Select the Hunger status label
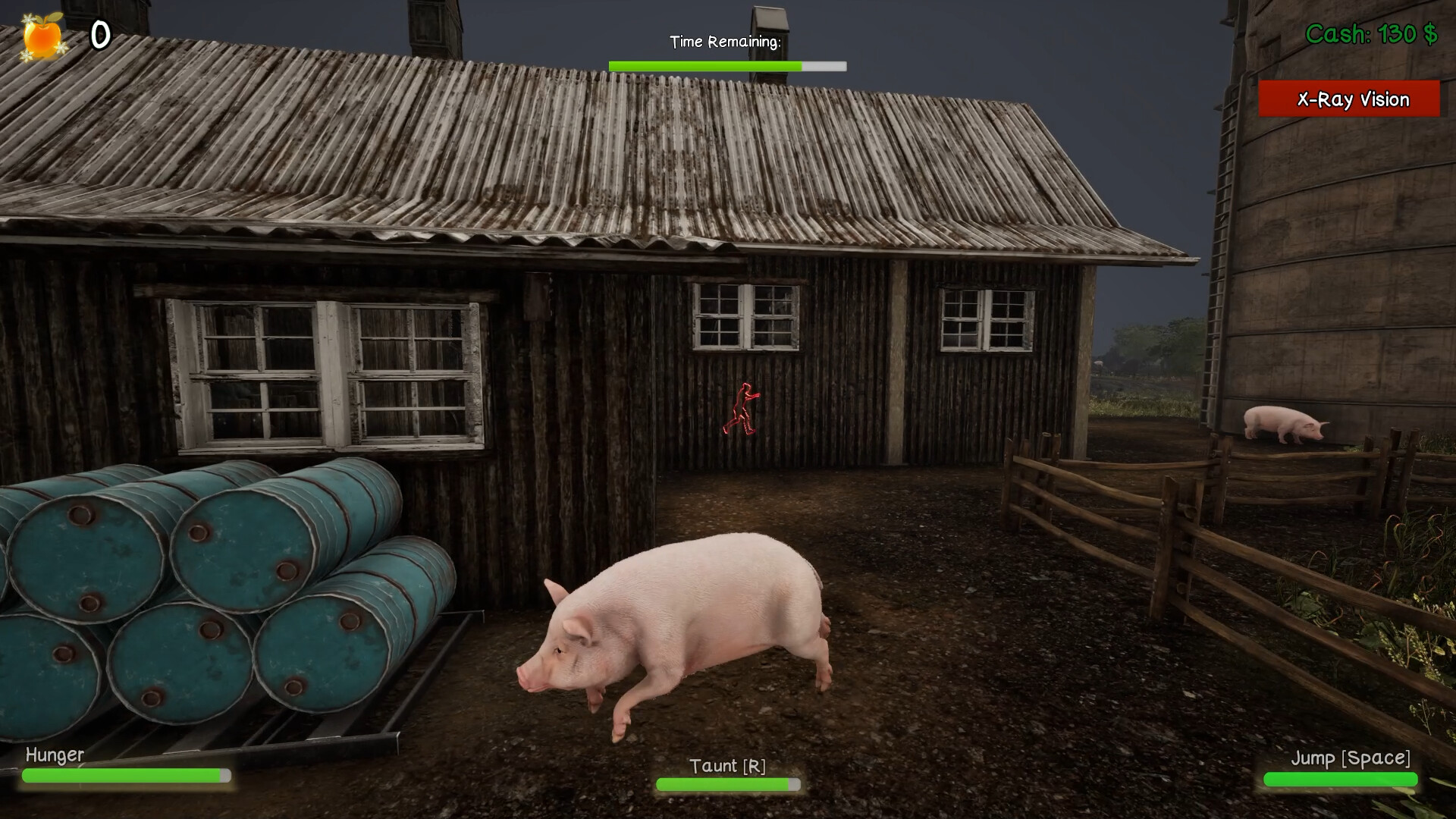This screenshot has width=1456, height=819. pyautogui.click(x=54, y=755)
